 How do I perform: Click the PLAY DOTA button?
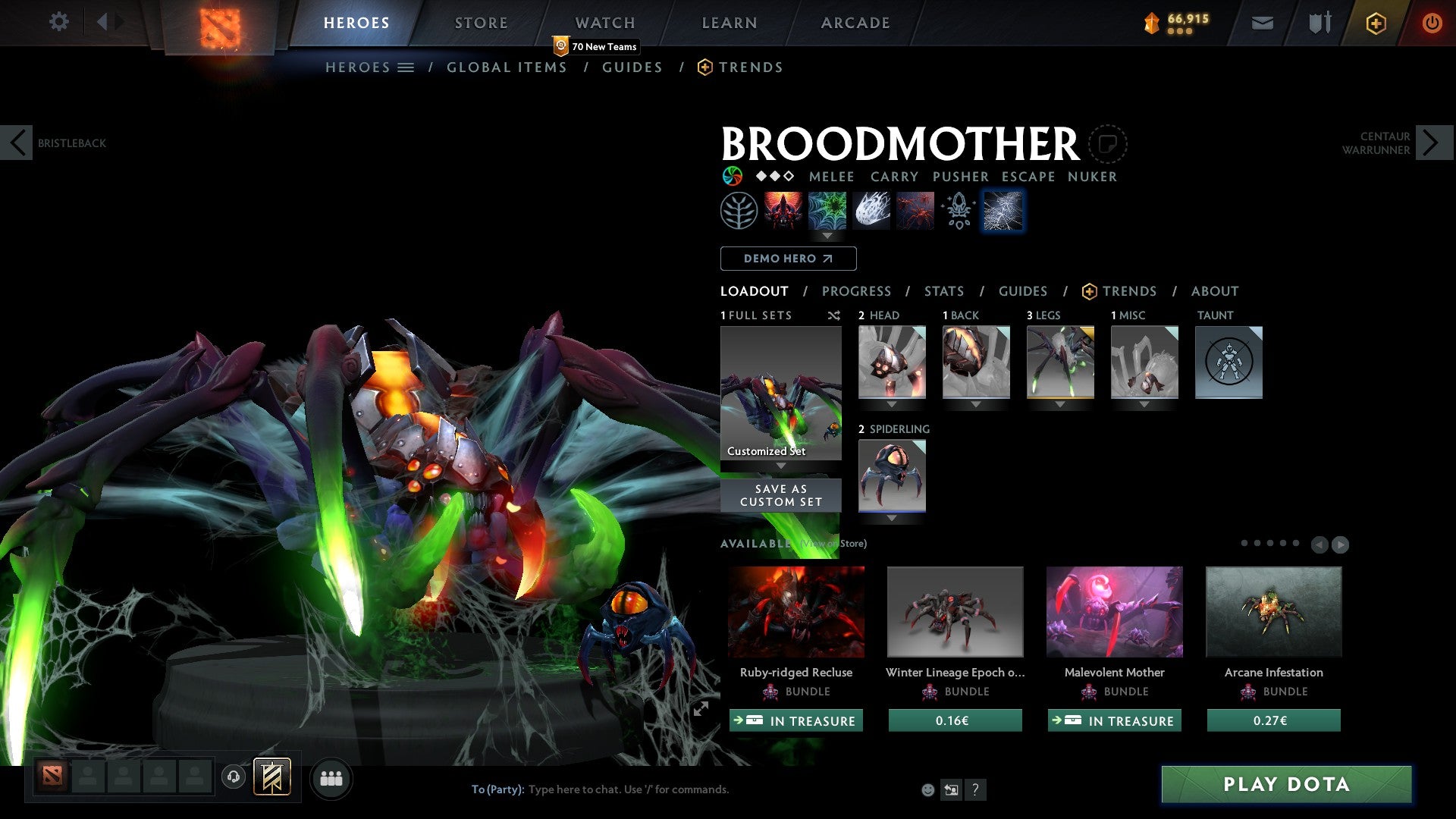click(1284, 785)
